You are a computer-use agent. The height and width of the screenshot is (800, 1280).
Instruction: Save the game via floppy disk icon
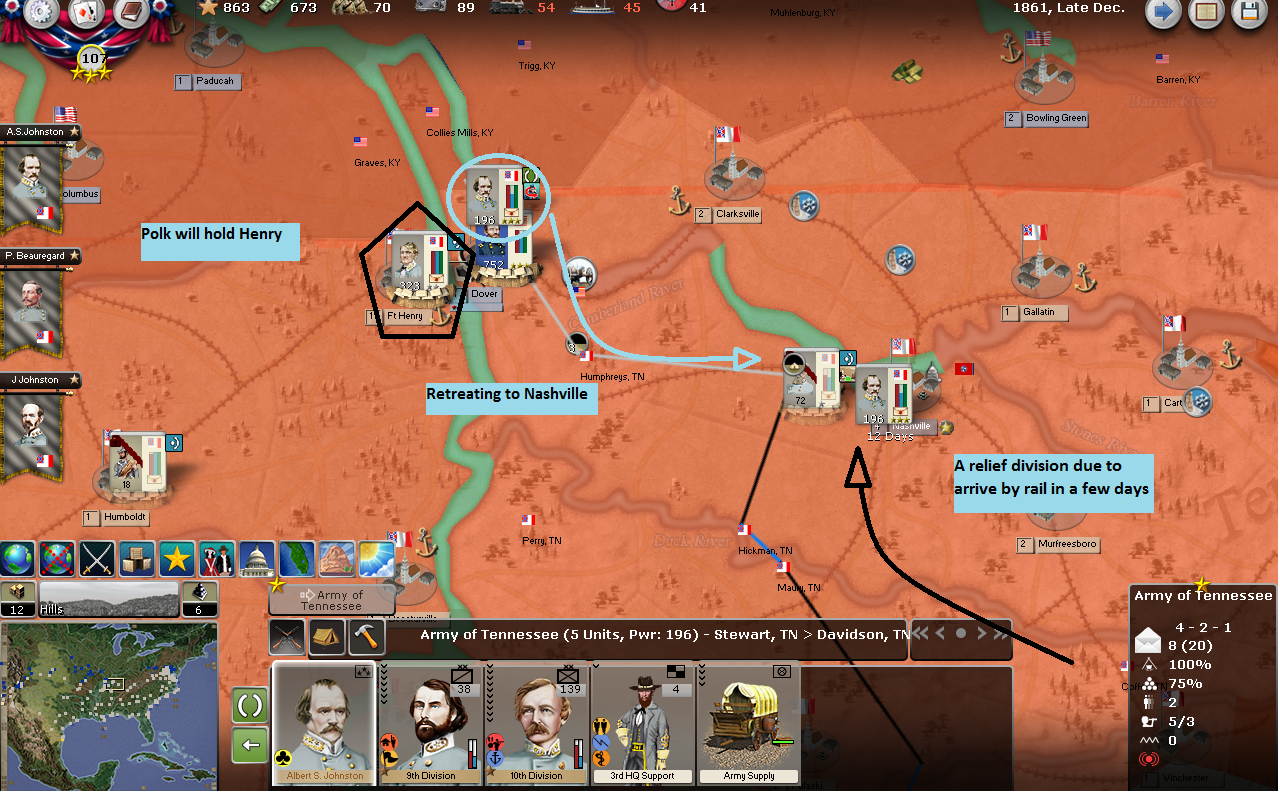pyautogui.click(x=1249, y=13)
